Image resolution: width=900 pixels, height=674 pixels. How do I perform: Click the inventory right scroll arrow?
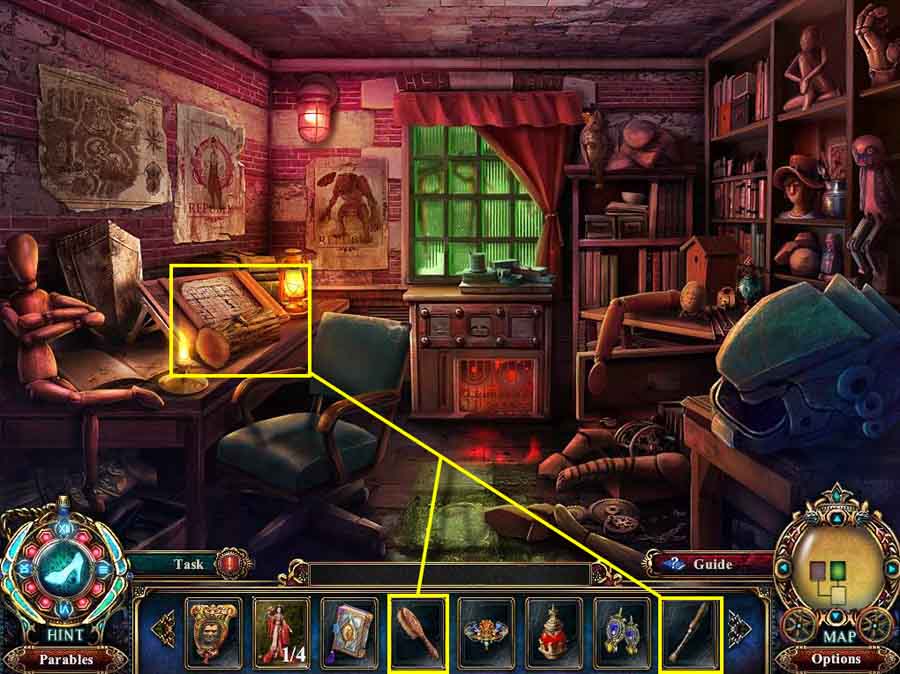click(740, 630)
